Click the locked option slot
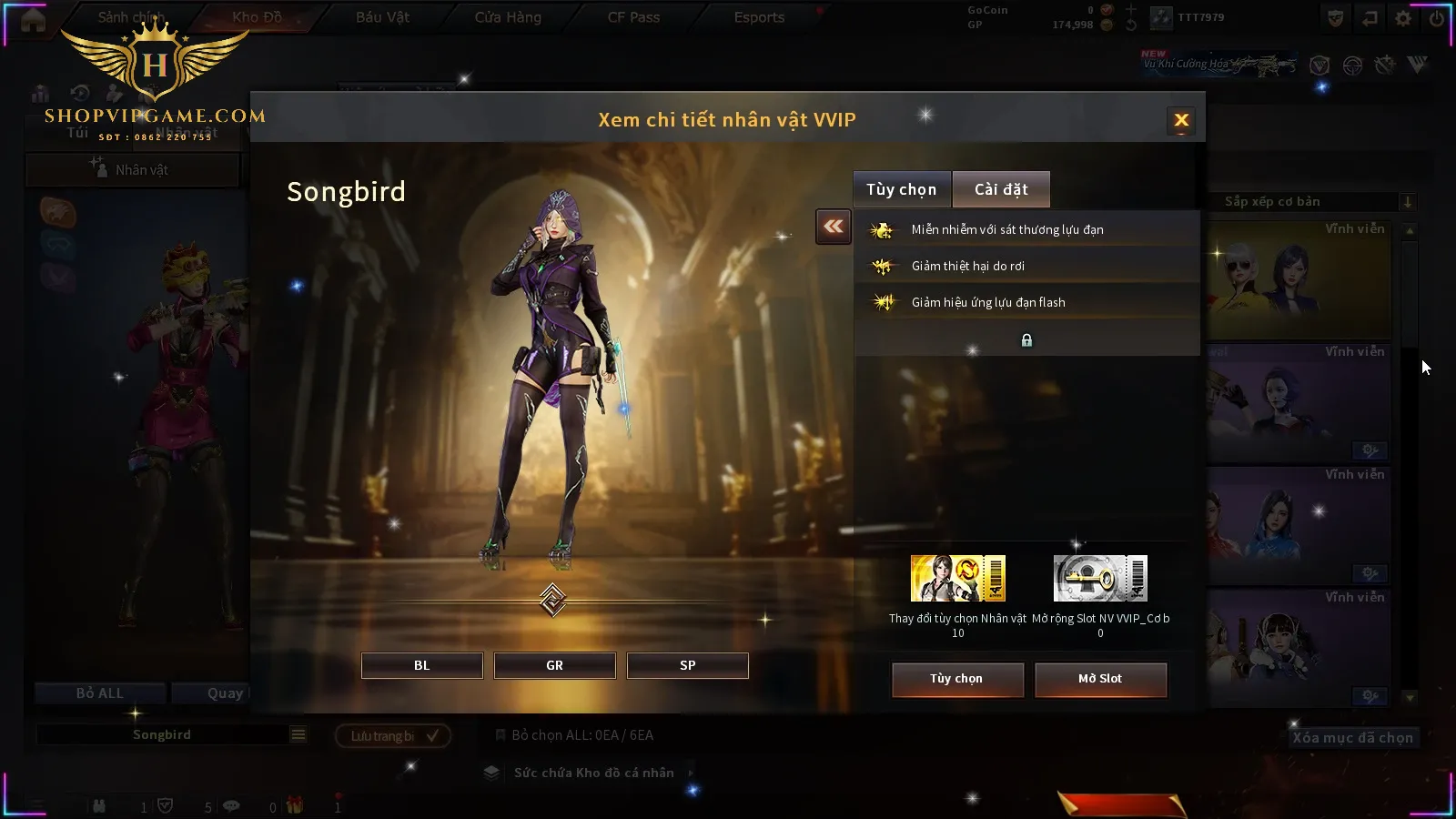The width and height of the screenshot is (1456, 819). coord(1026,340)
